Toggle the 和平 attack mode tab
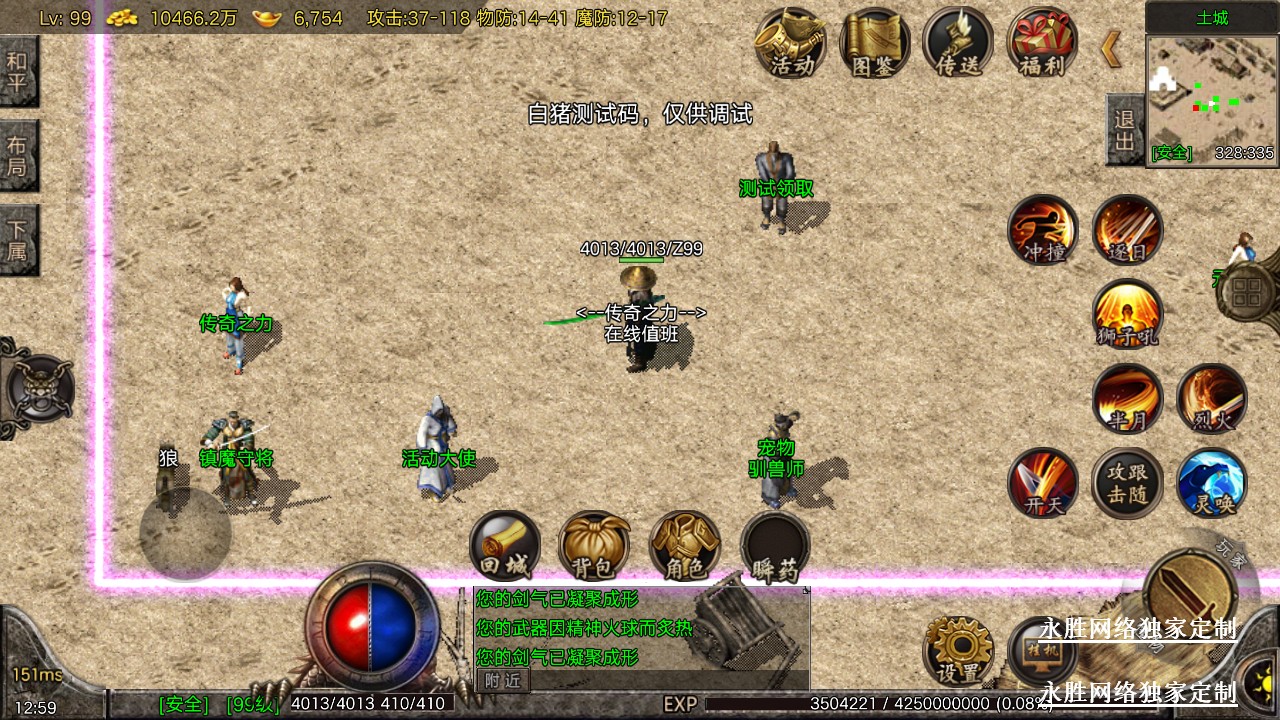The height and width of the screenshot is (720, 1280). (x=18, y=71)
